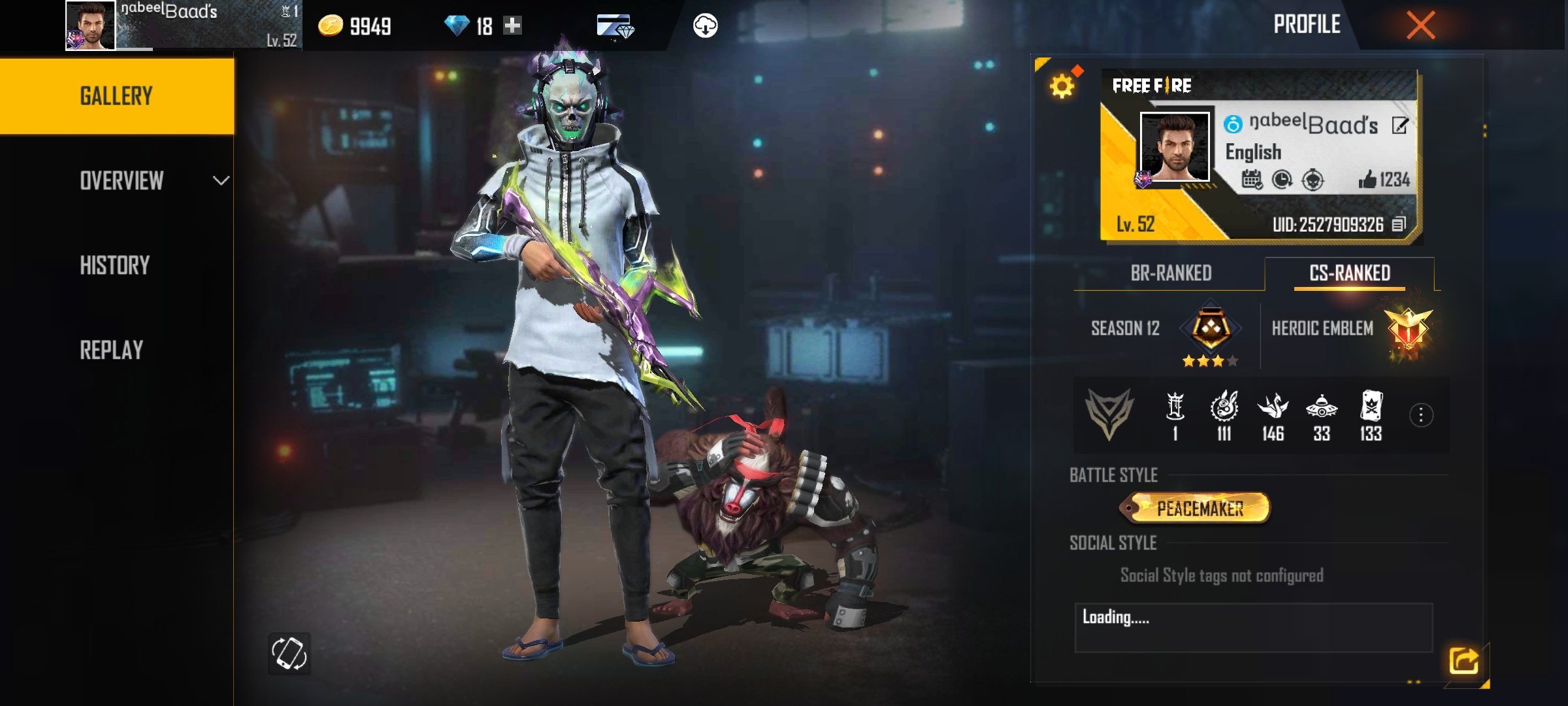Show more stats with three-dot button
Screen dimensions: 1568x706
(x=1421, y=415)
